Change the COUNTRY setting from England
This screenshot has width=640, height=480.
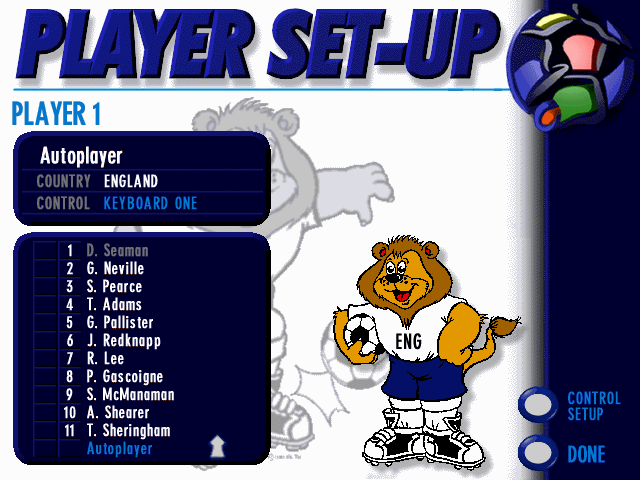tap(131, 182)
